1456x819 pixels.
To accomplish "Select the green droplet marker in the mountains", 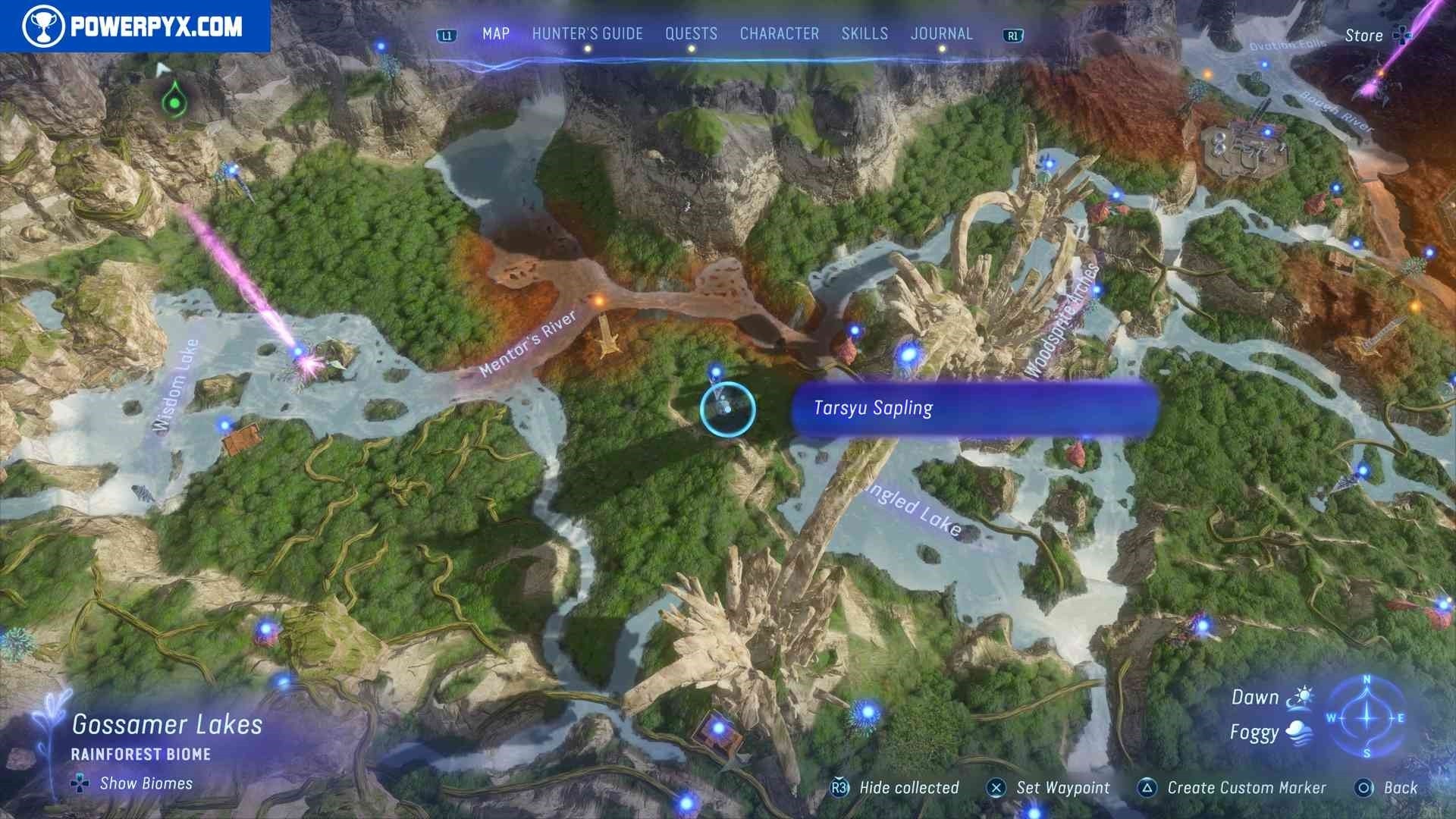I will click(175, 101).
